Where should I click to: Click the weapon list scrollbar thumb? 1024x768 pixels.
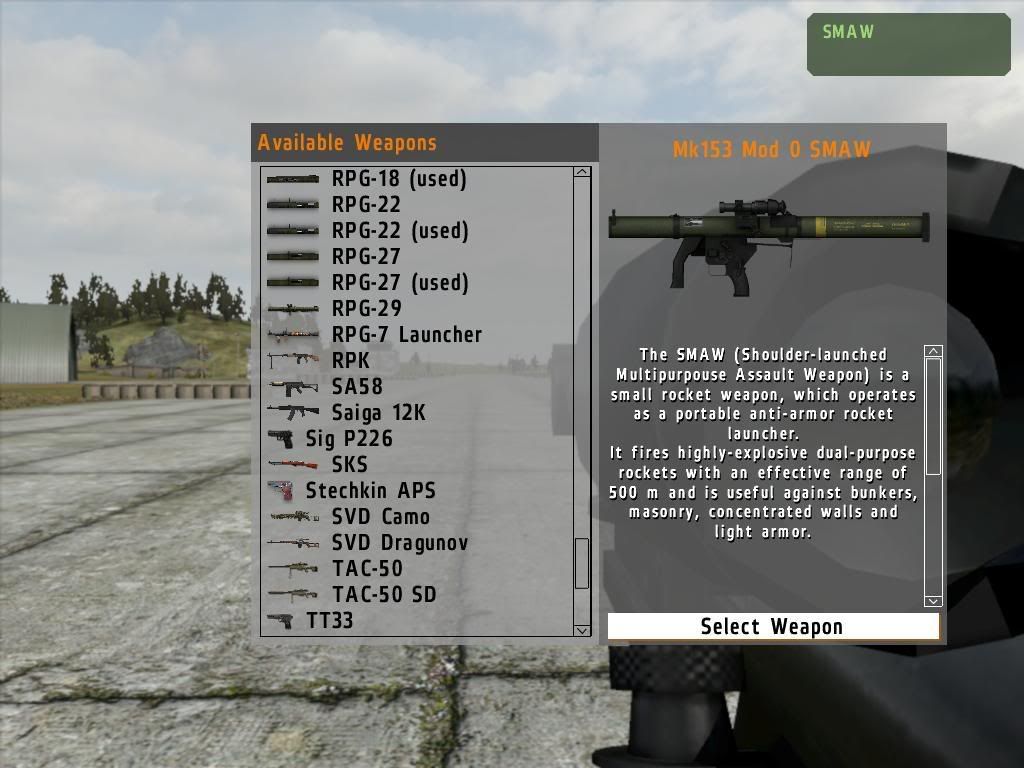point(582,563)
